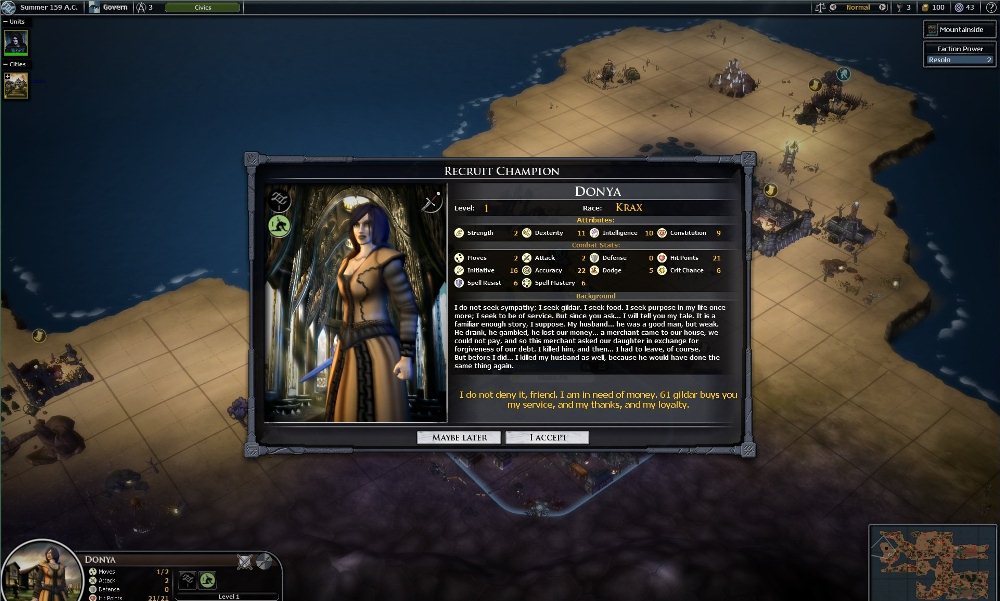Choose Maybe Later in the recruit dialog
This screenshot has height=601, width=1000.
[x=459, y=437]
